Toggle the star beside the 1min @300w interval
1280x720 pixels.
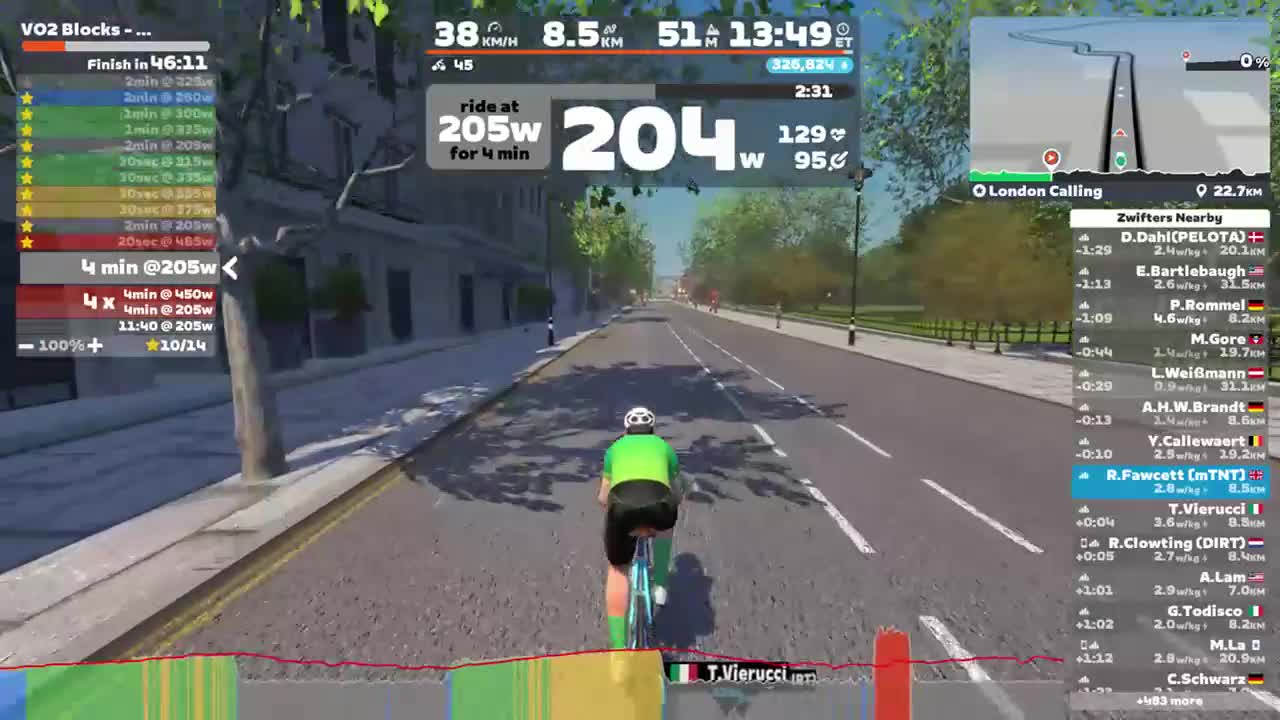click(x=27, y=114)
